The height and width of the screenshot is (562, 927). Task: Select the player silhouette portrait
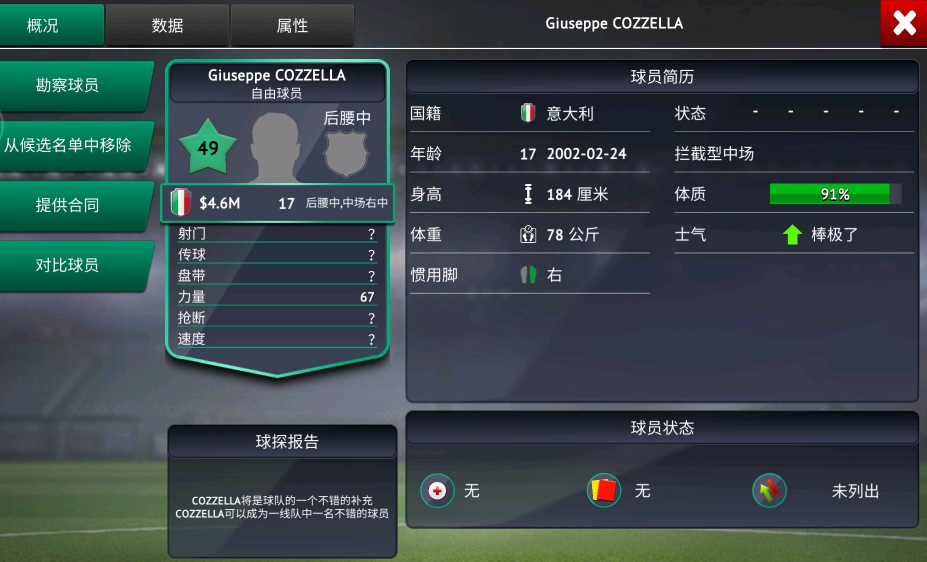[x=276, y=146]
